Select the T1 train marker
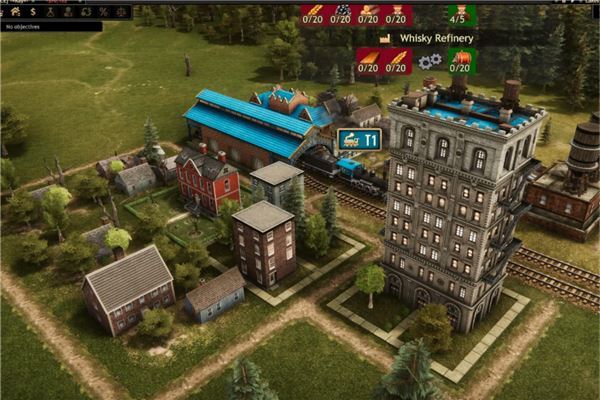Screen dimensions: 600x400 (358, 141)
